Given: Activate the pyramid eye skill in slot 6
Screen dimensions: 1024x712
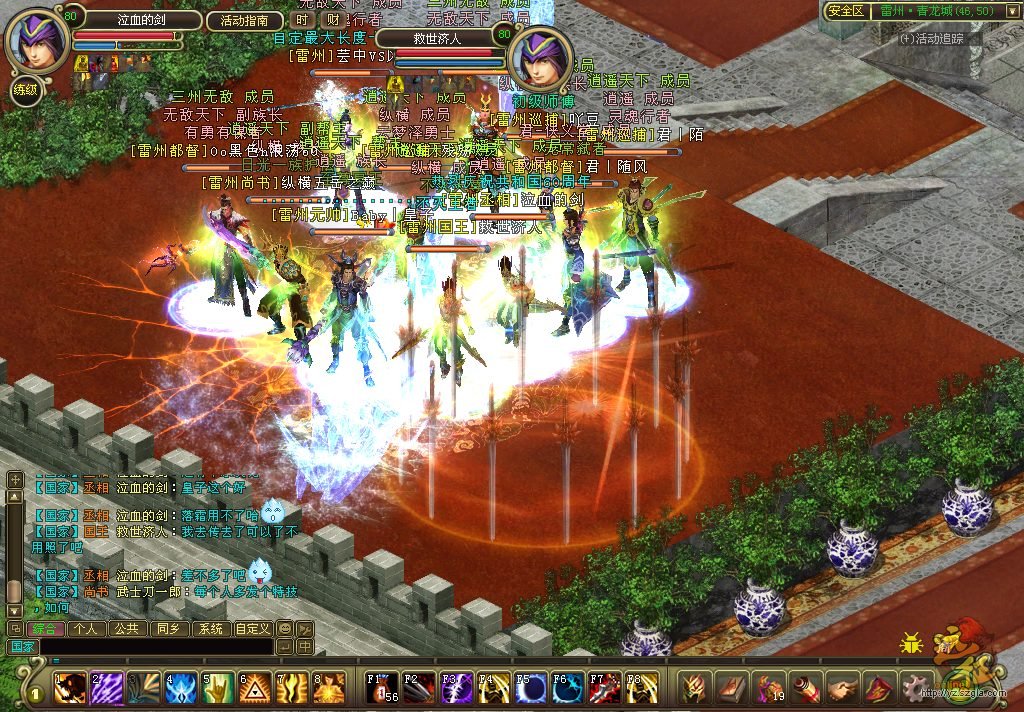Looking at the screenshot, I should 255,688.
